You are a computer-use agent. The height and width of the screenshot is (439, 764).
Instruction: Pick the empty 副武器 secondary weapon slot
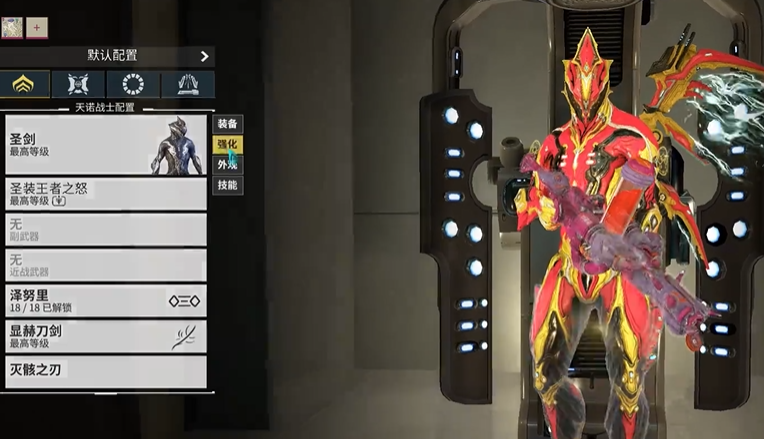(105, 229)
